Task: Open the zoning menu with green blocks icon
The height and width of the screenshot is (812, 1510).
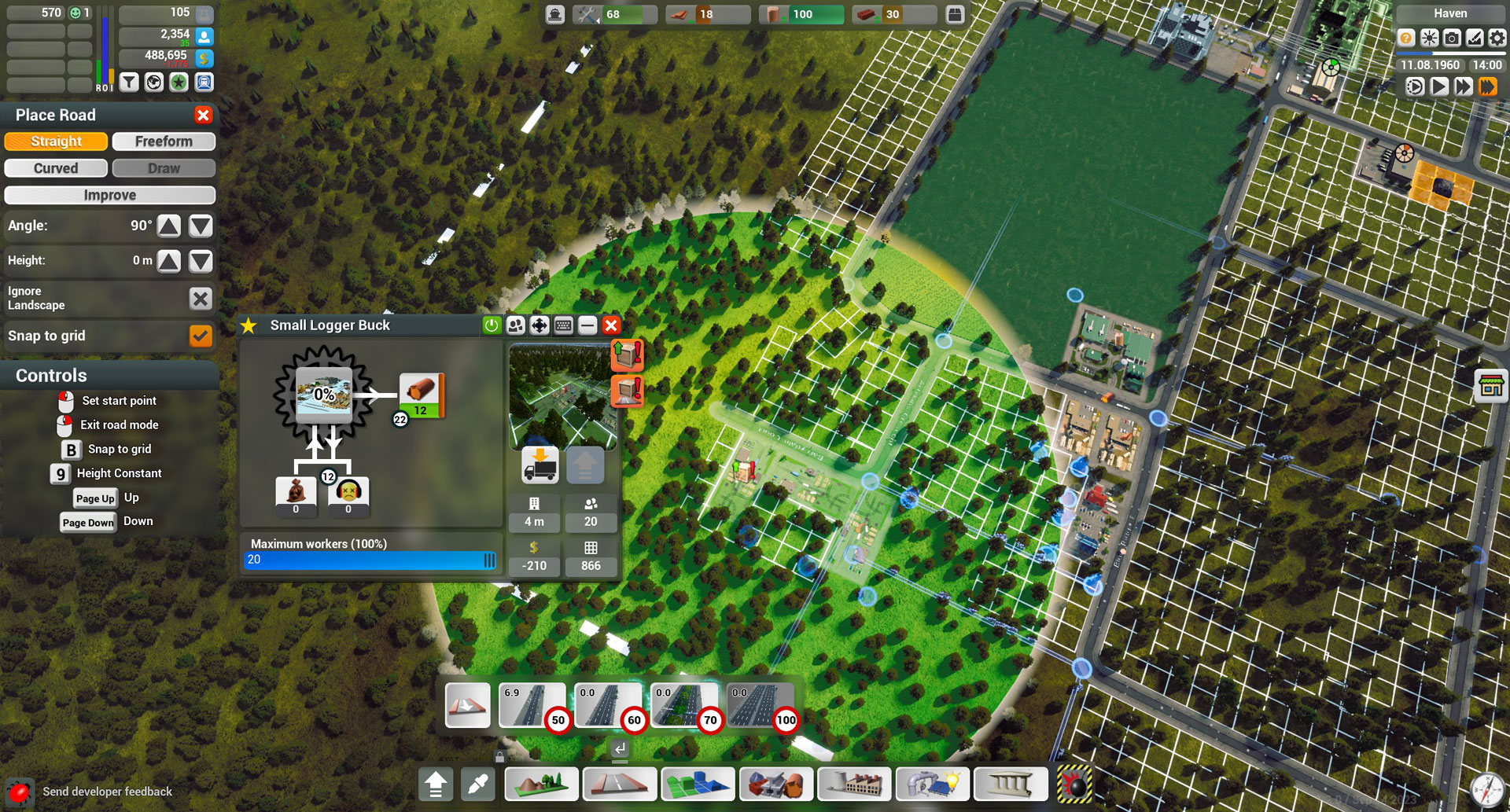Action: click(698, 784)
